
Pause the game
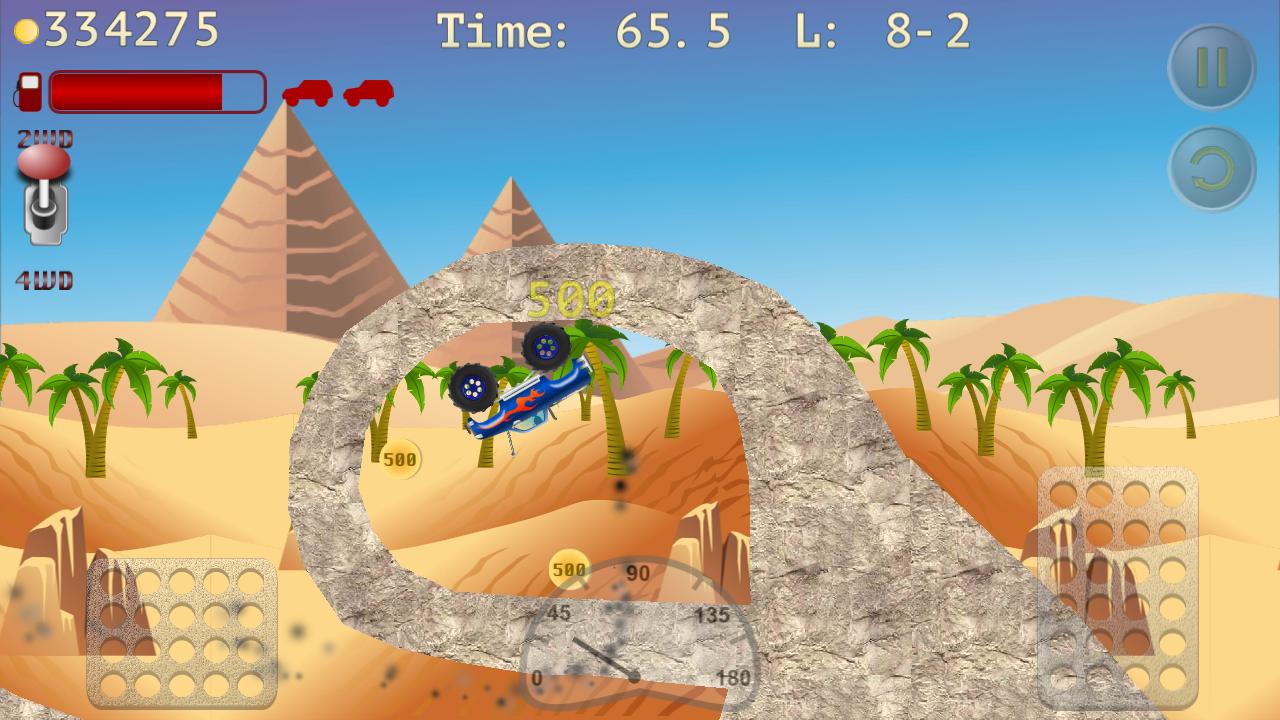(1212, 64)
